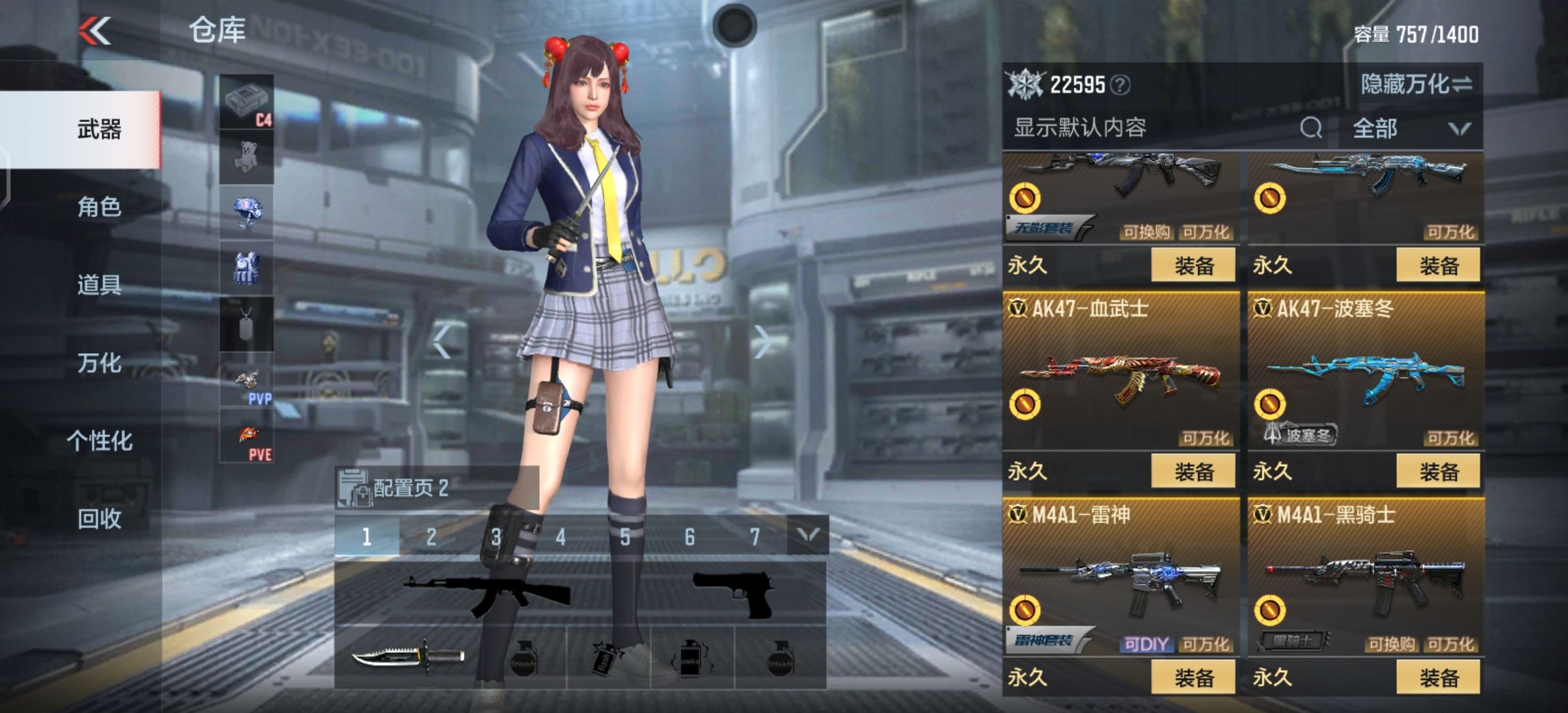Go back with the double-arrow button
1568x713 pixels.
point(95,31)
